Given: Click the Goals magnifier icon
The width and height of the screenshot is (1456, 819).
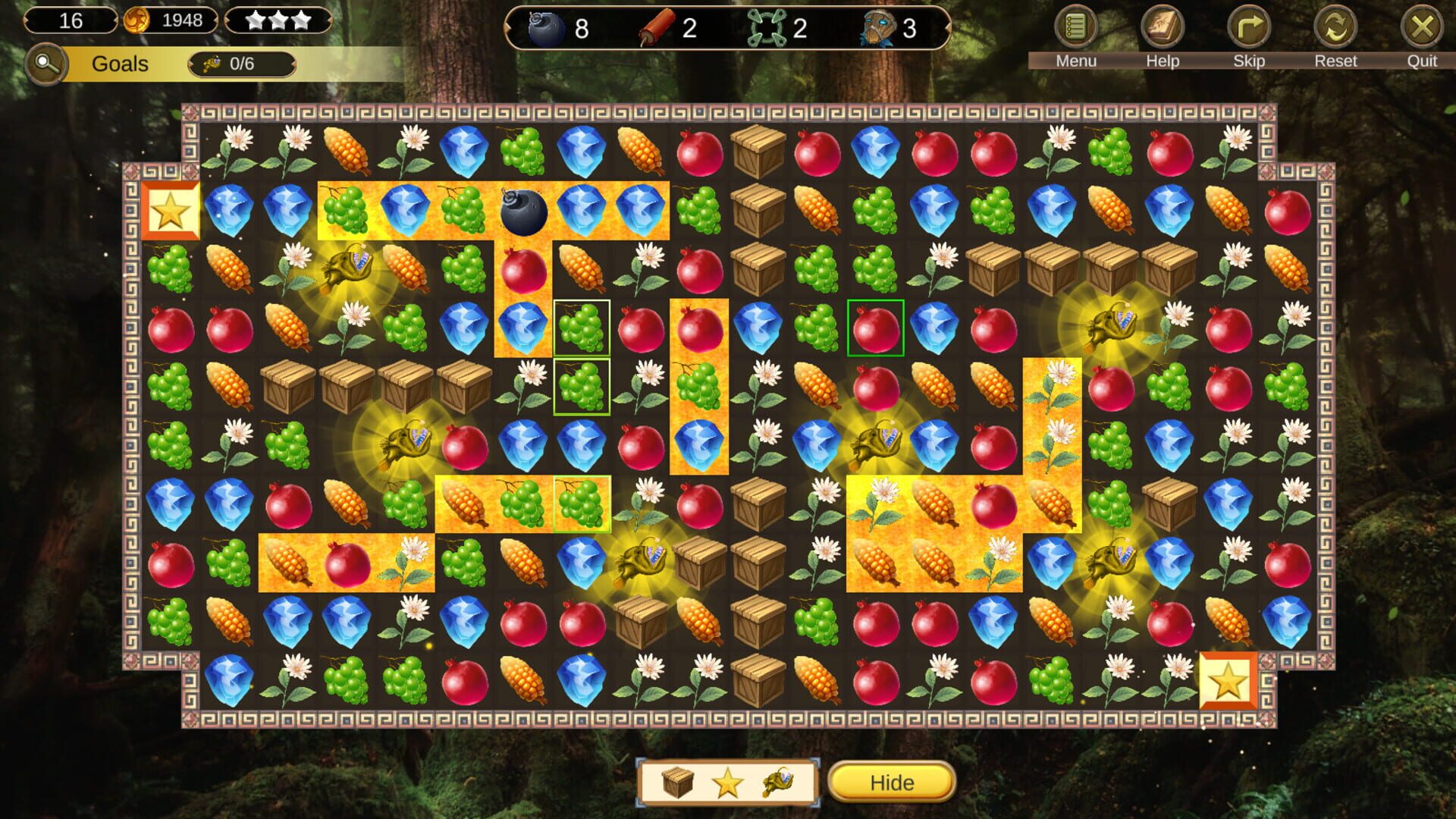Looking at the screenshot, I should pyautogui.click(x=47, y=64).
